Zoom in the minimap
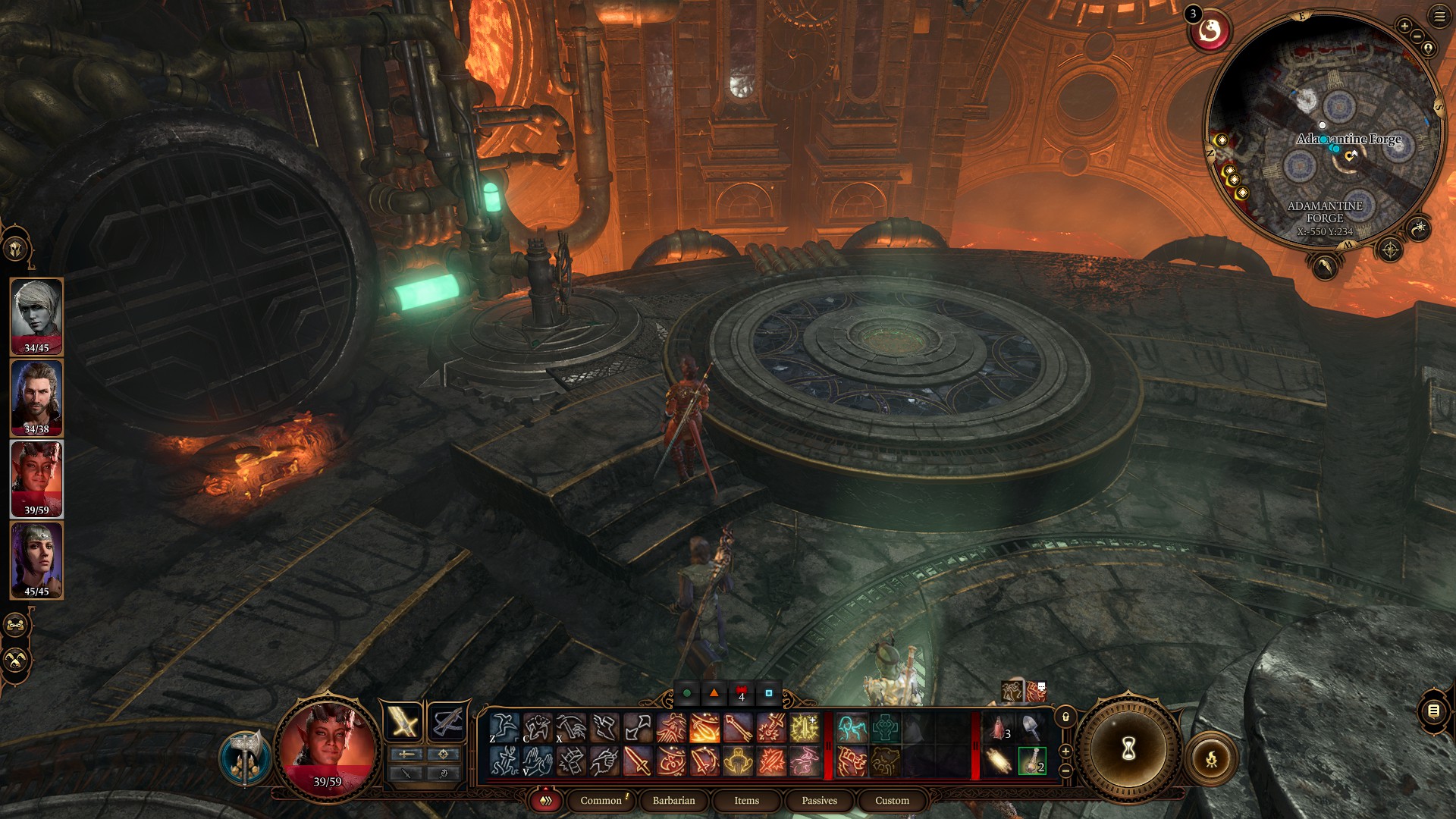1456x819 pixels. click(1404, 26)
